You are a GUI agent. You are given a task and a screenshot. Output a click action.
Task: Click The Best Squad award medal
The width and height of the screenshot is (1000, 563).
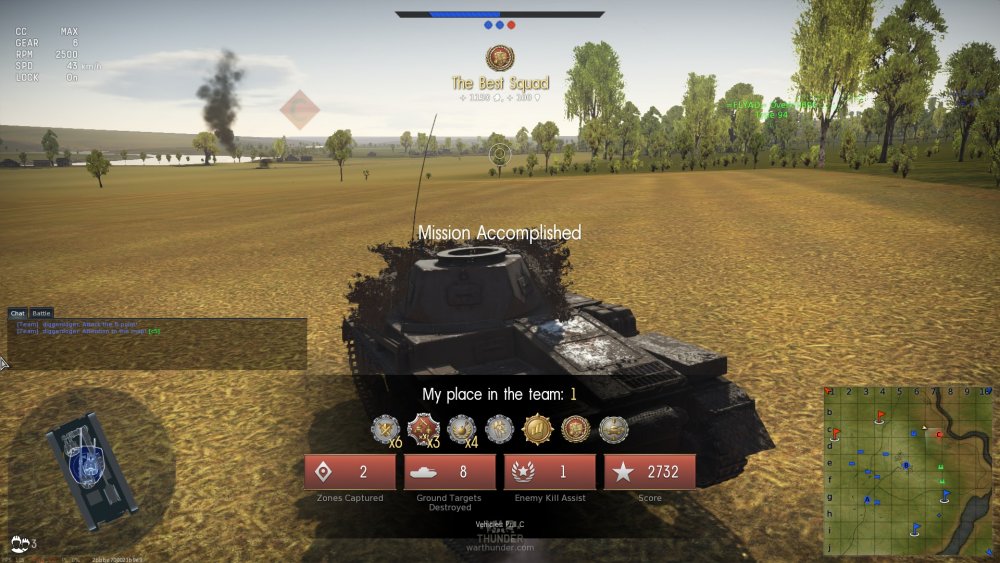(500, 58)
